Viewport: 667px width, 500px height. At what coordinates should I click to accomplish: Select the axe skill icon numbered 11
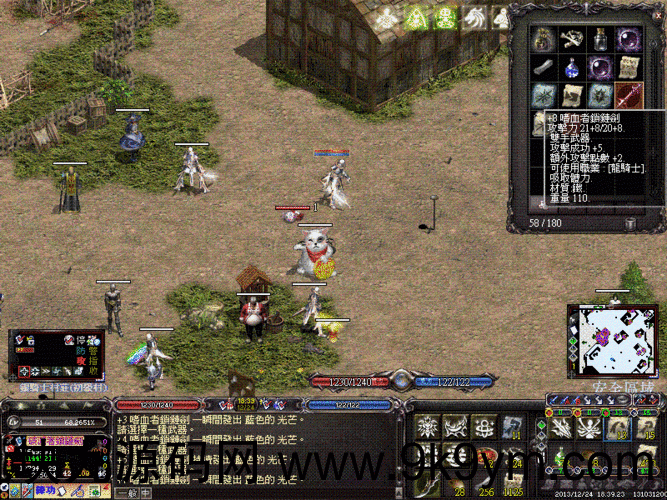click(x=510, y=428)
